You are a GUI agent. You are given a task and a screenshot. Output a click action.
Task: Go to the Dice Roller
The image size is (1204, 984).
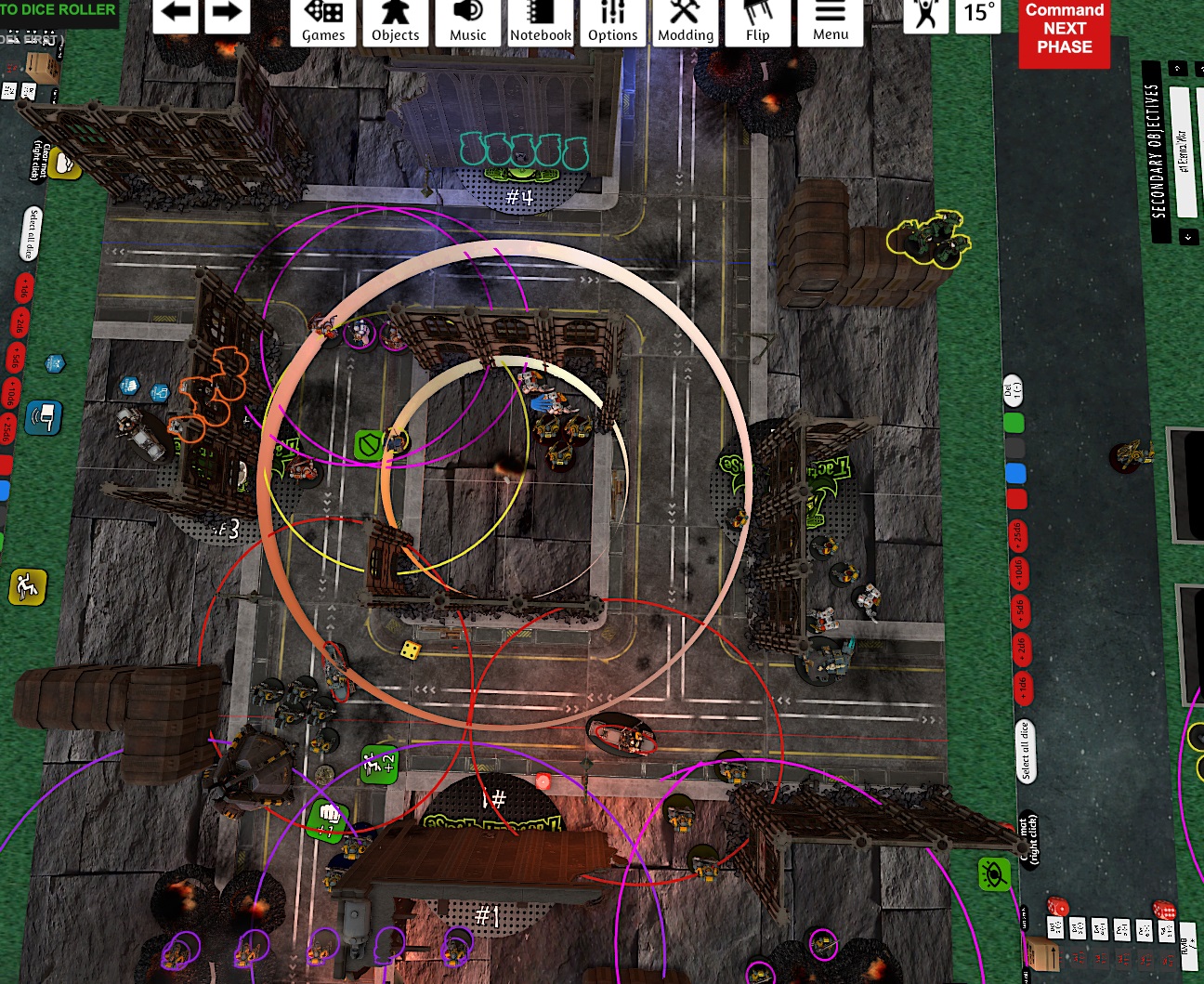(x=59, y=9)
